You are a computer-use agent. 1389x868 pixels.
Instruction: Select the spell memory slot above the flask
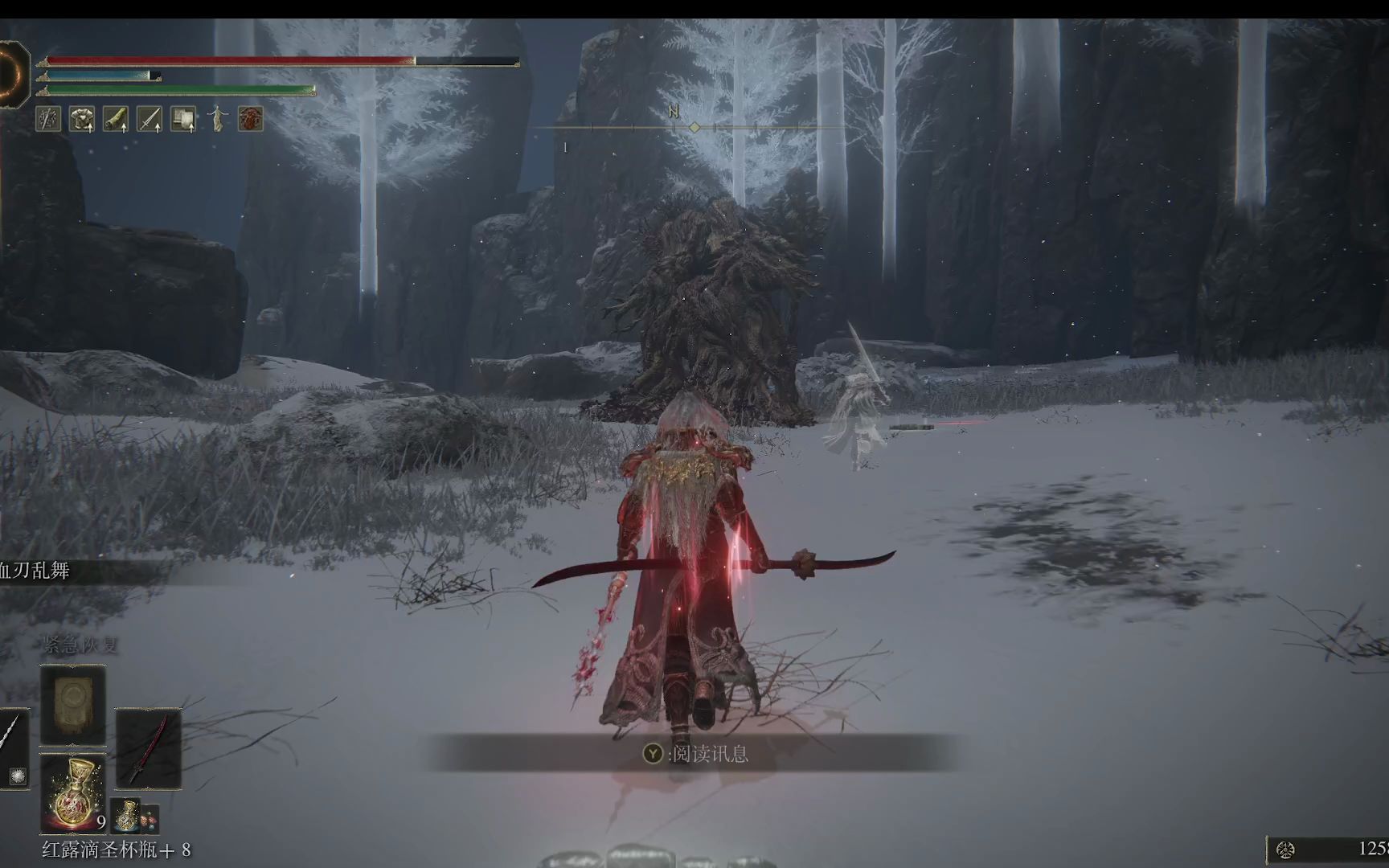tap(73, 705)
